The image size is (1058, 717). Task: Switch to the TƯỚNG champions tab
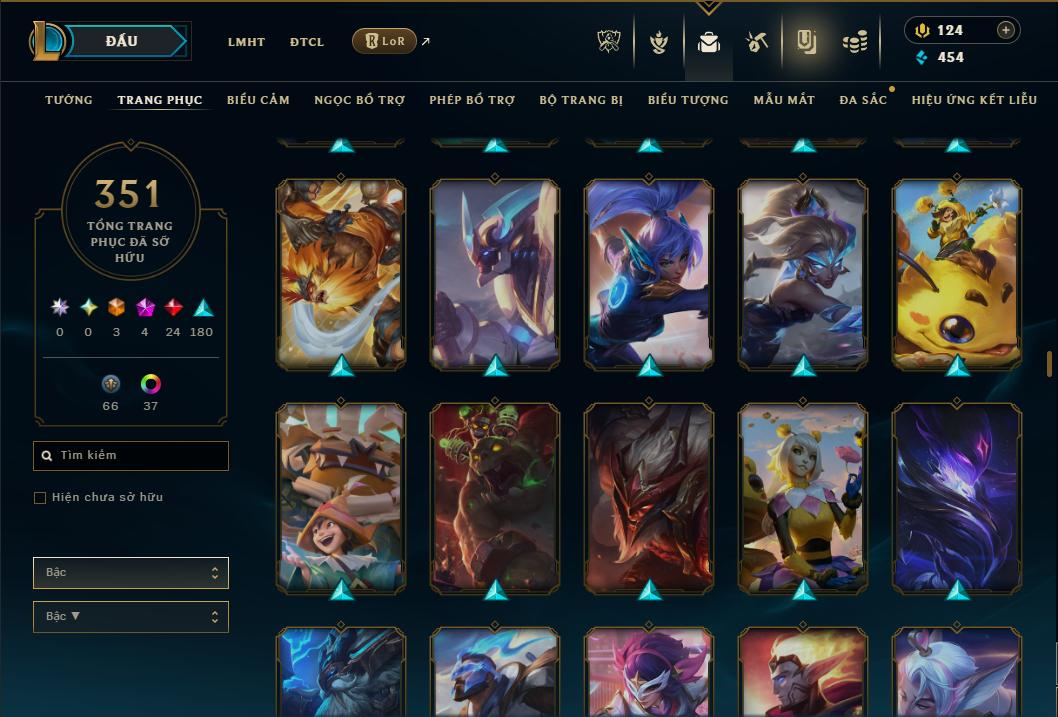(x=69, y=100)
